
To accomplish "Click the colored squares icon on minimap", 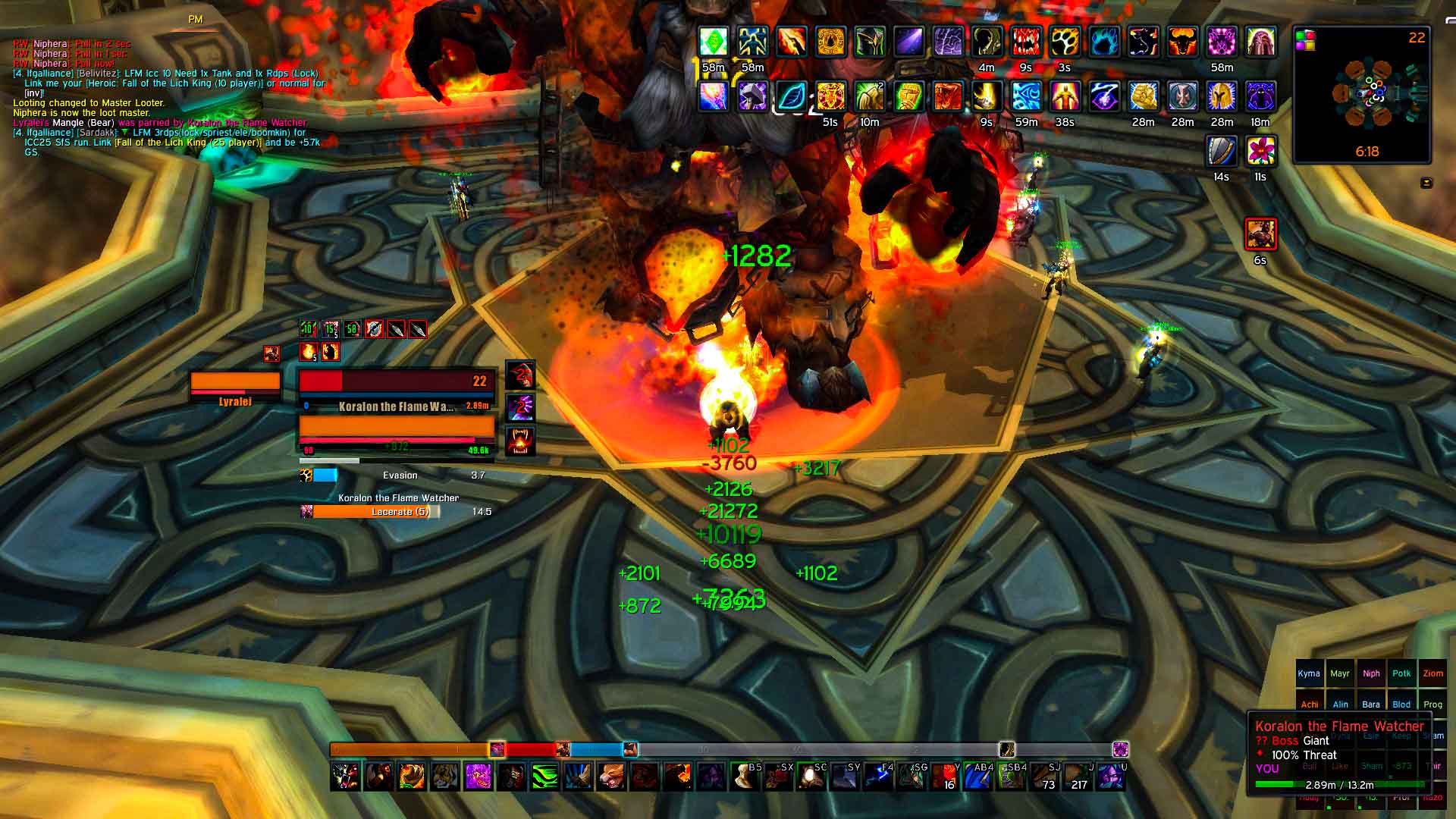I will click(x=1304, y=39).
